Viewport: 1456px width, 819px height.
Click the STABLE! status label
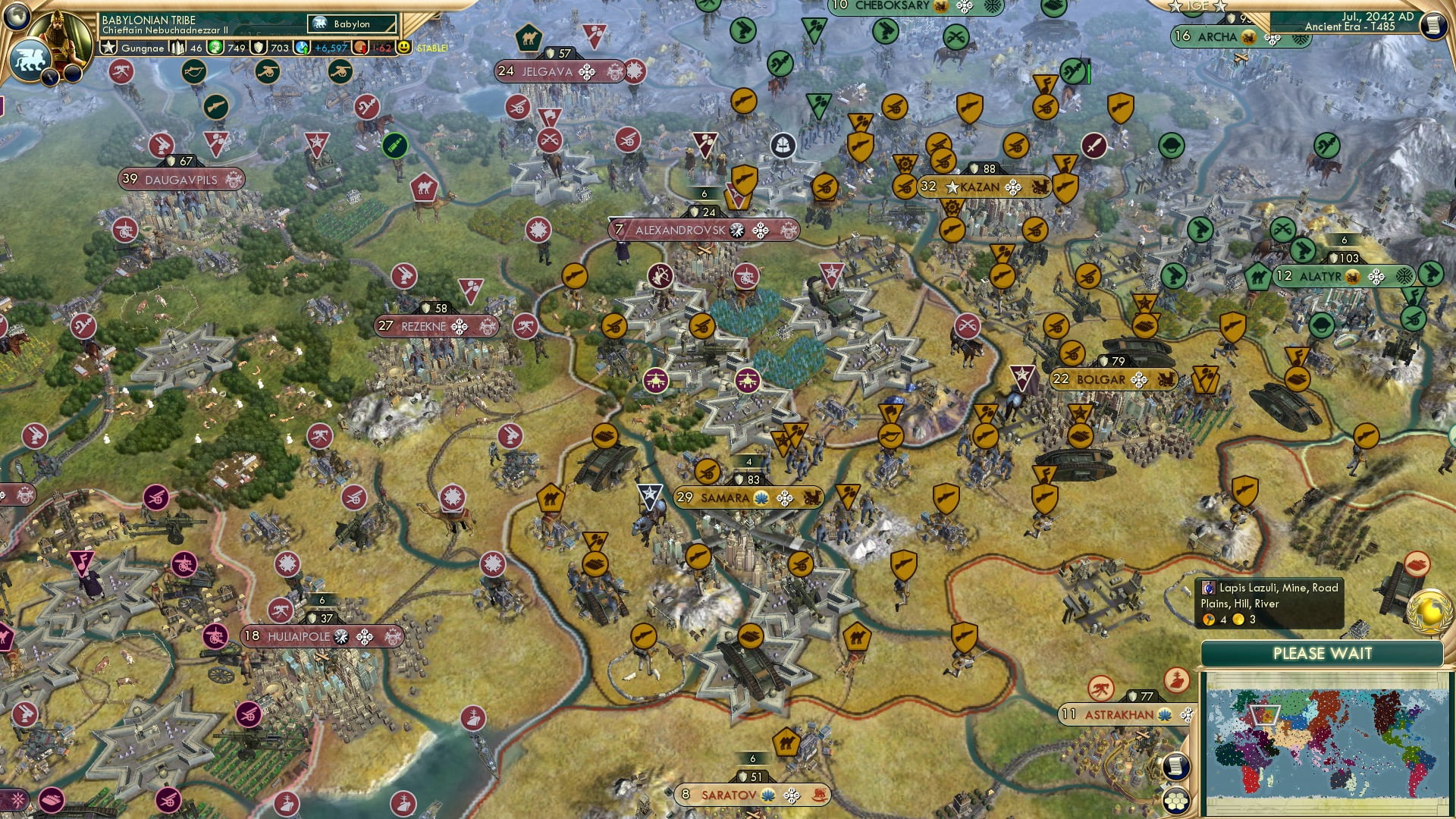click(431, 48)
